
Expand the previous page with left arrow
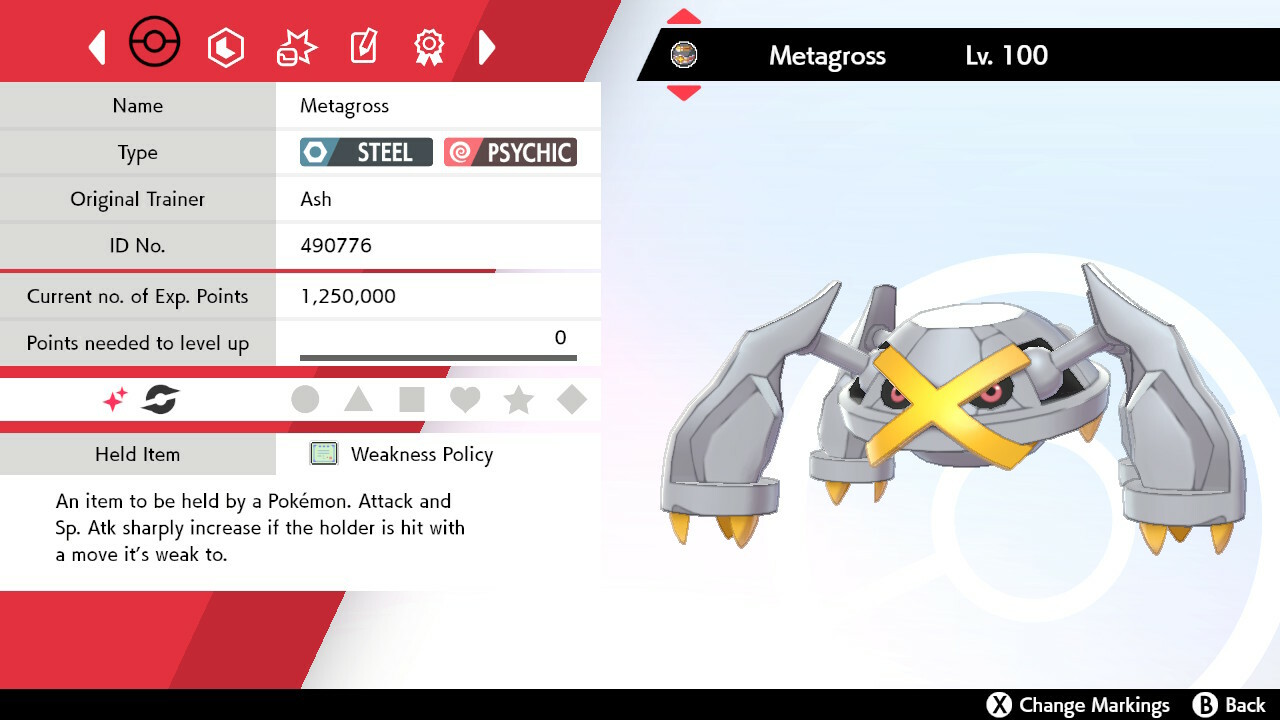[97, 47]
